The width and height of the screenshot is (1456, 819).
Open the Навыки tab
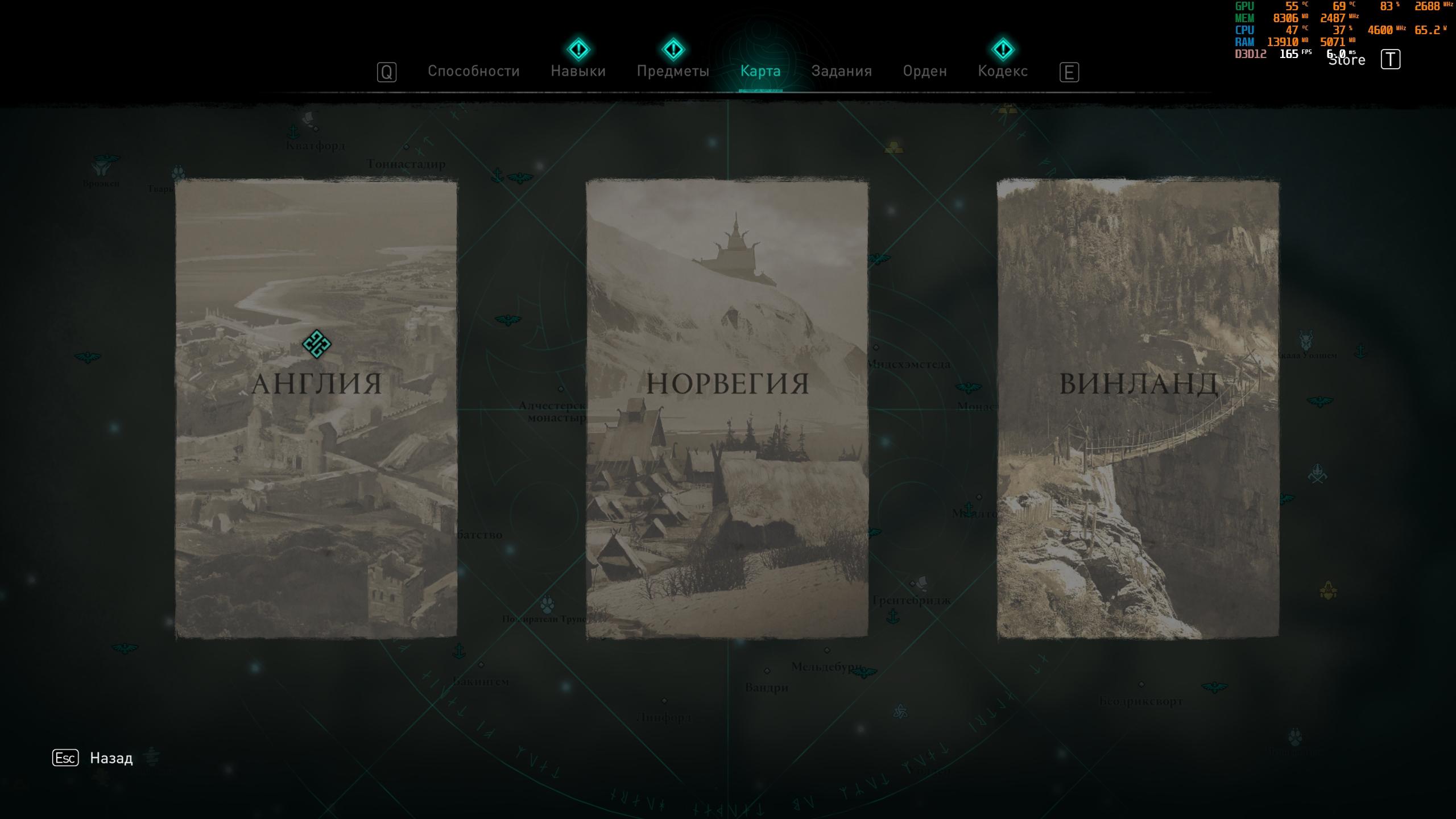(x=578, y=71)
